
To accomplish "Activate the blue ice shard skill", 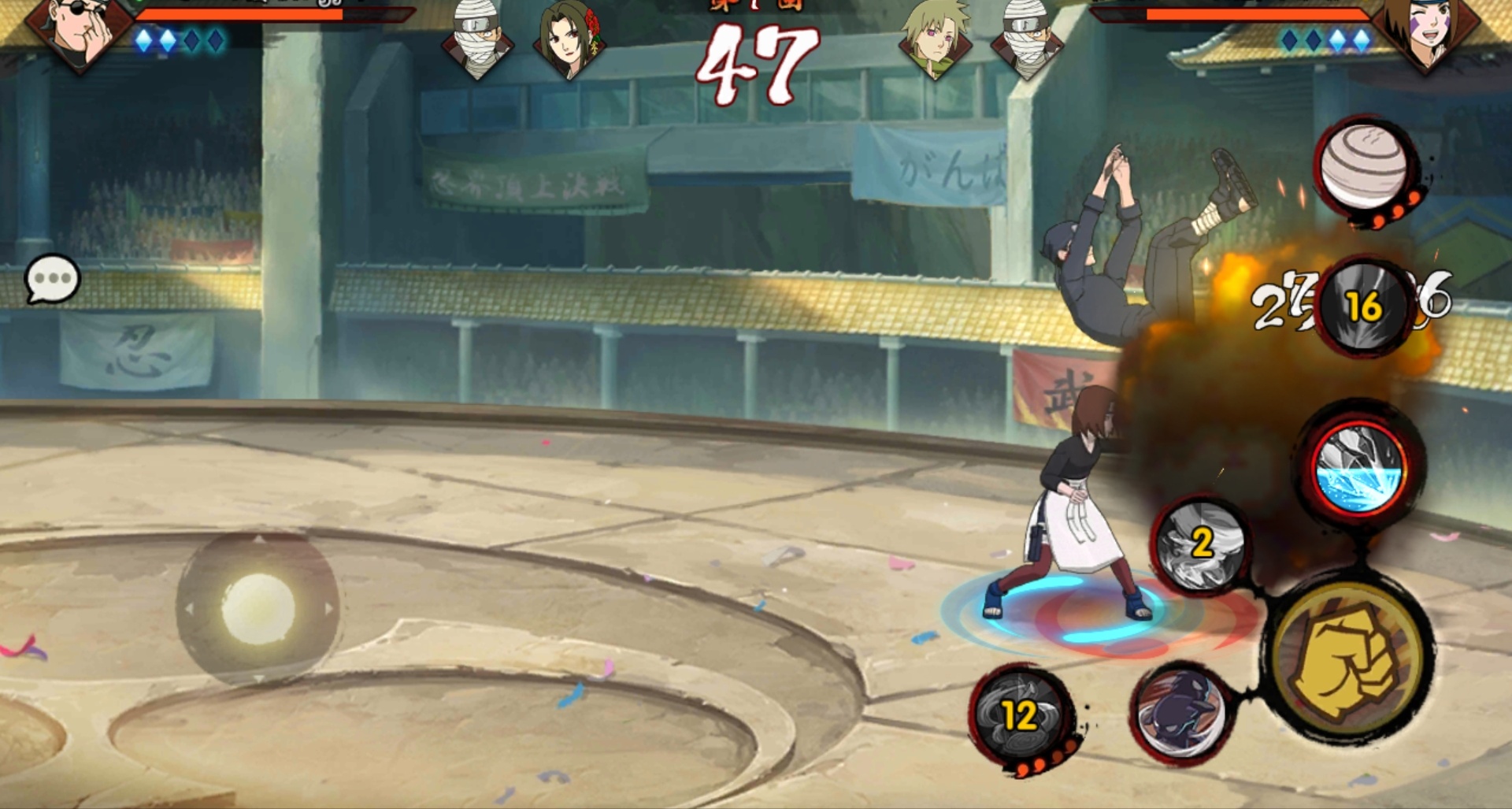I will [x=1358, y=469].
